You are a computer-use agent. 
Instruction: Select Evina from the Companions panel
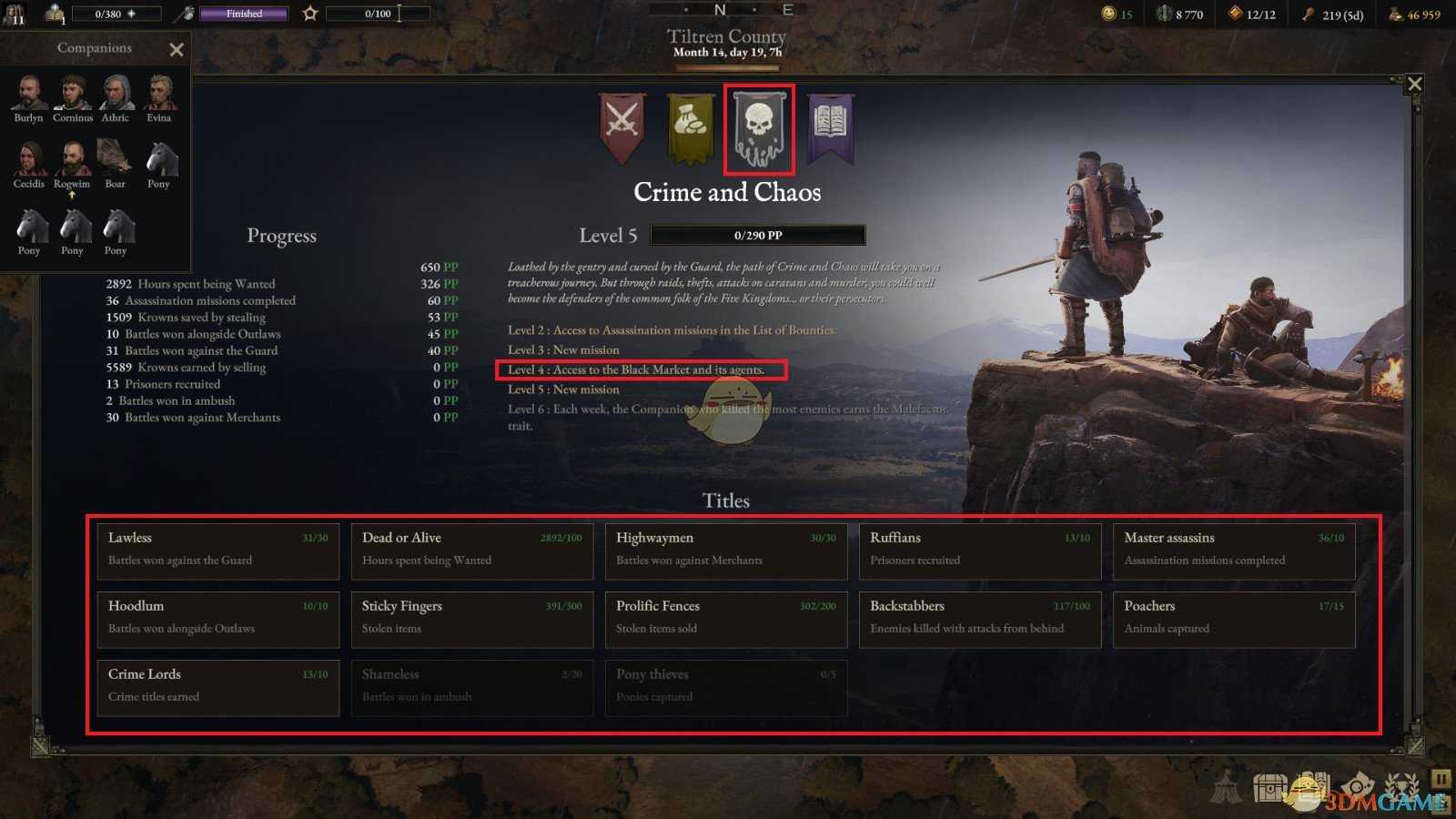159,91
